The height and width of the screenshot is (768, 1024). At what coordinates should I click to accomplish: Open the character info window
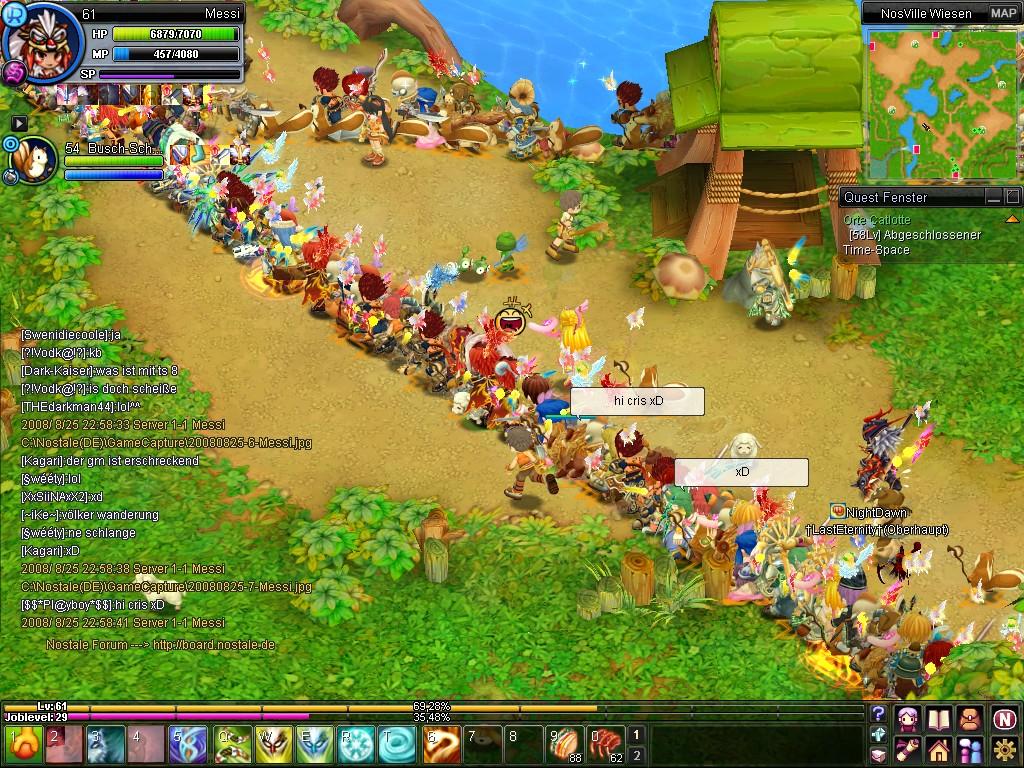[907, 718]
